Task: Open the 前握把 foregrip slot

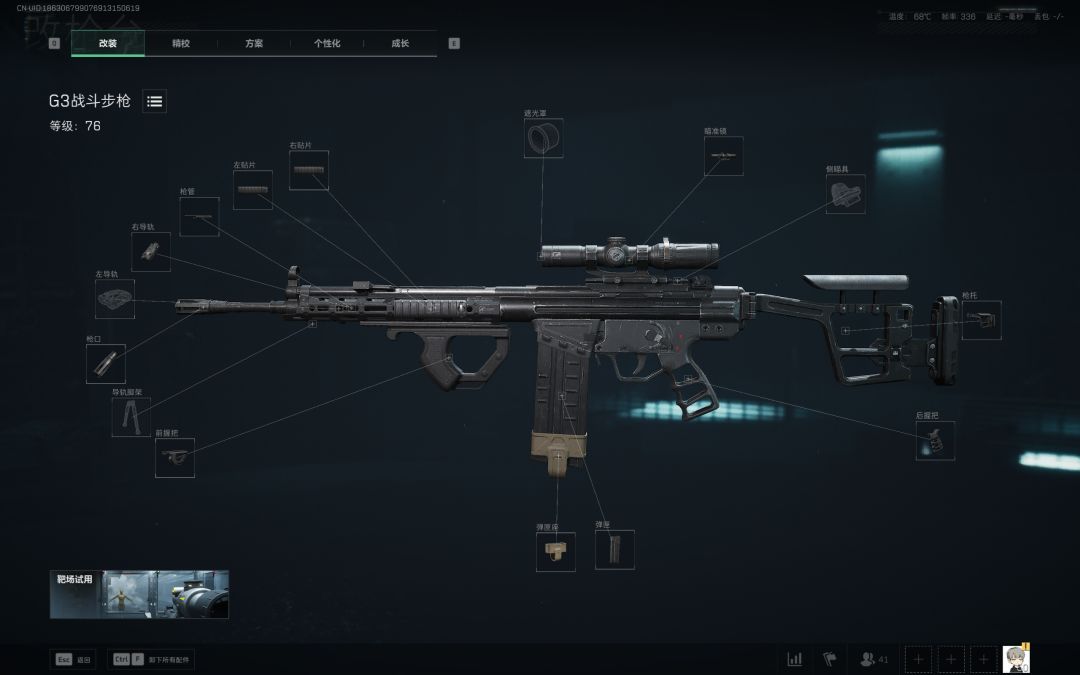Action: pos(175,457)
